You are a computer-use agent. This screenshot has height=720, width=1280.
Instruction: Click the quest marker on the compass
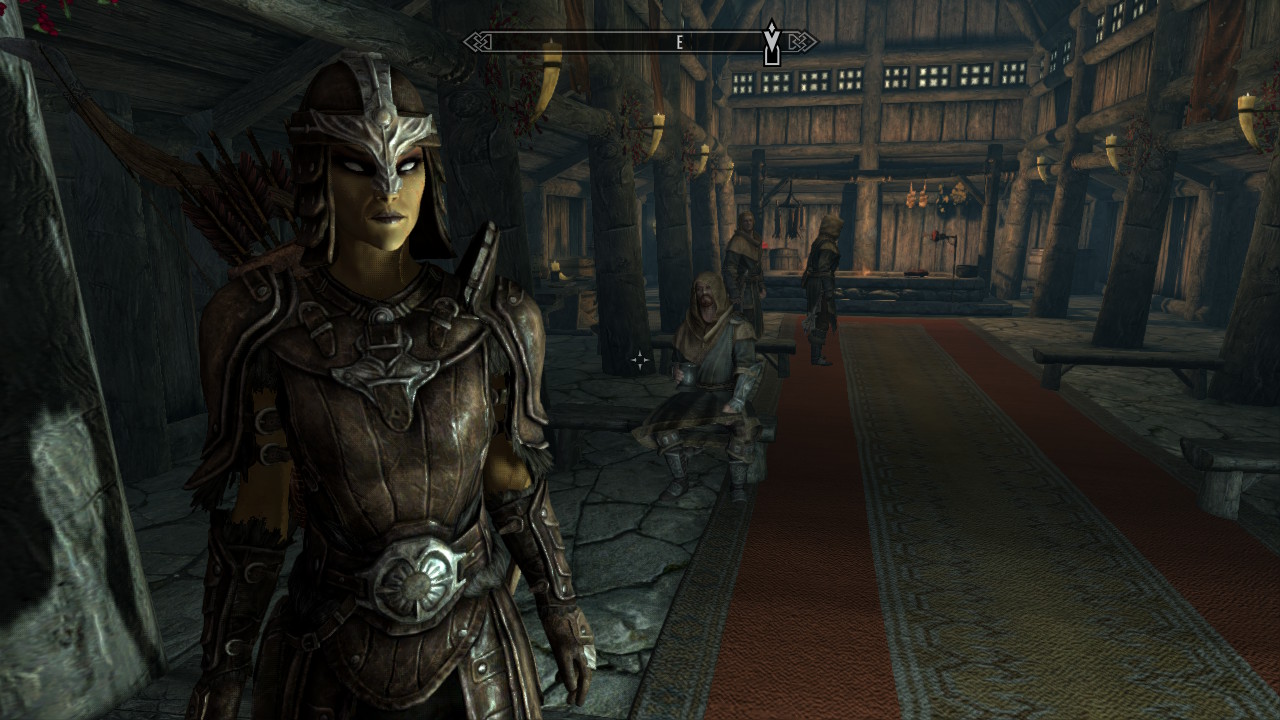point(772,43)
